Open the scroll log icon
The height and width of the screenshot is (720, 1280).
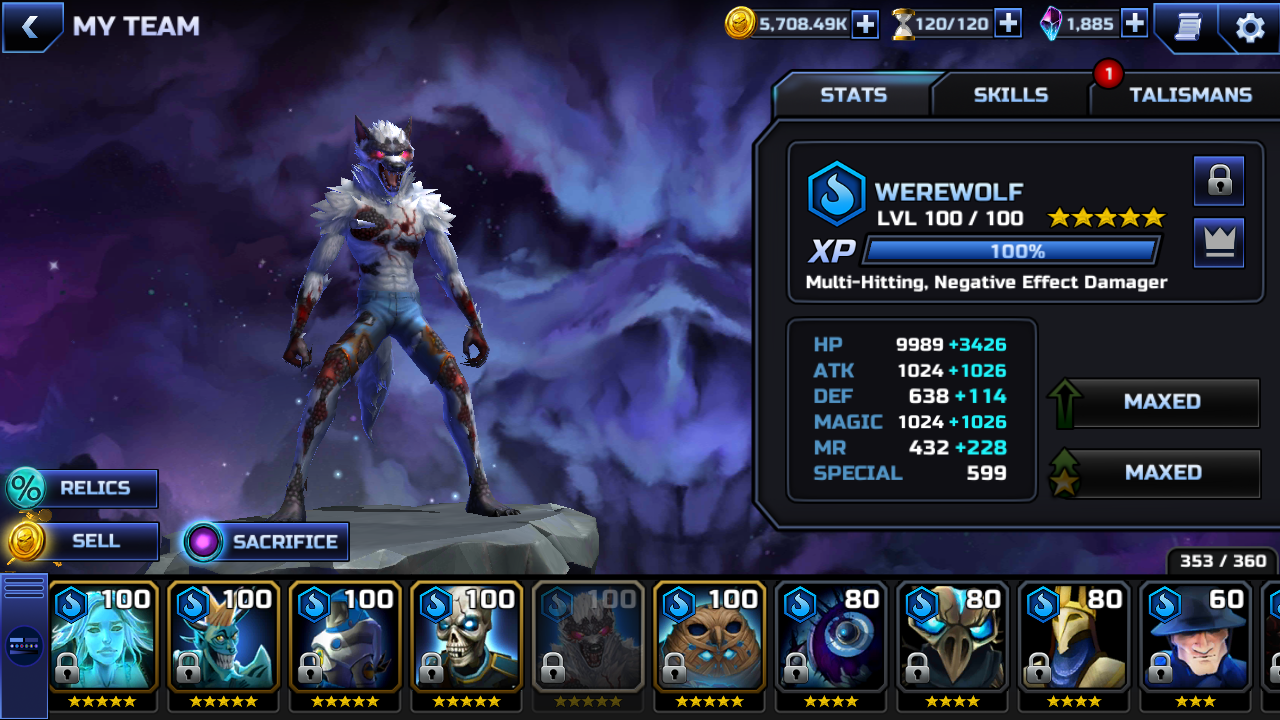[x=1186, y=27]
